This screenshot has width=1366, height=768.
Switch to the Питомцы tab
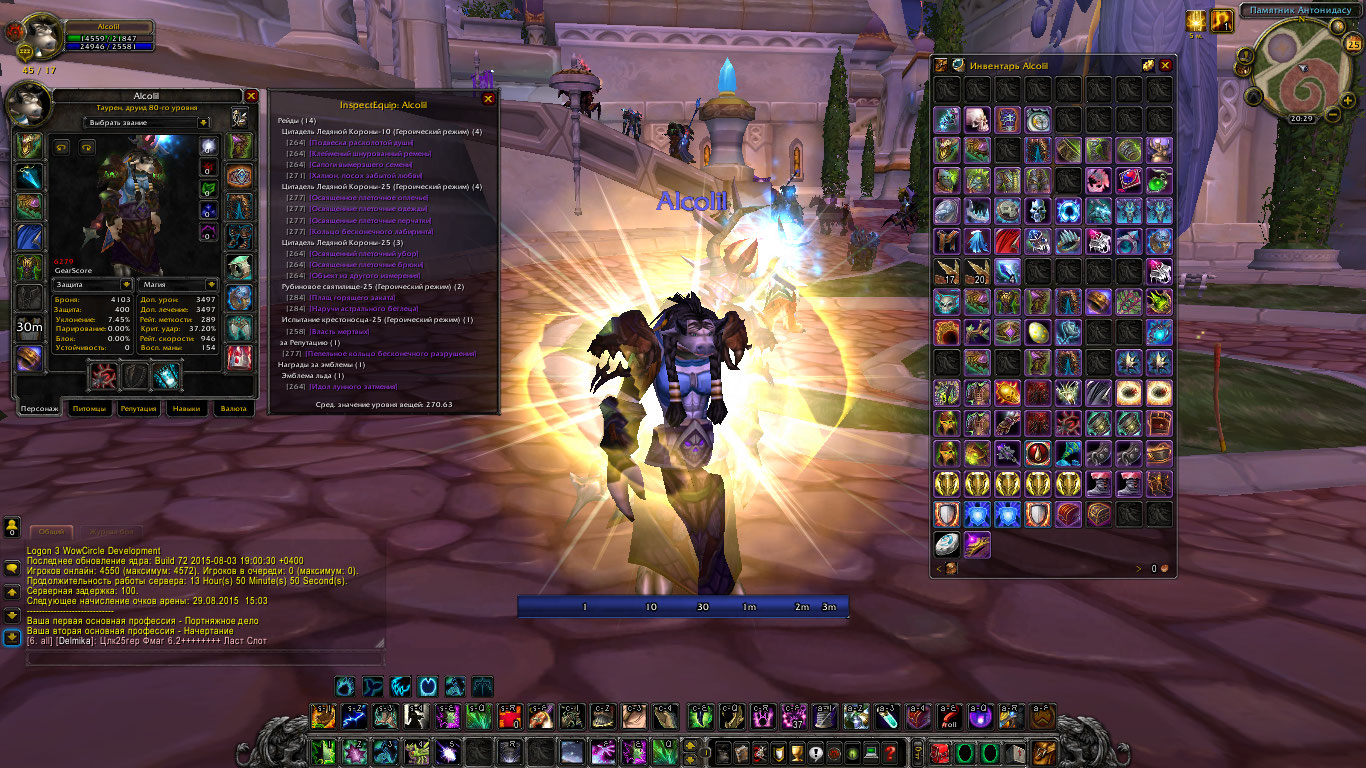tap(90, 409)
